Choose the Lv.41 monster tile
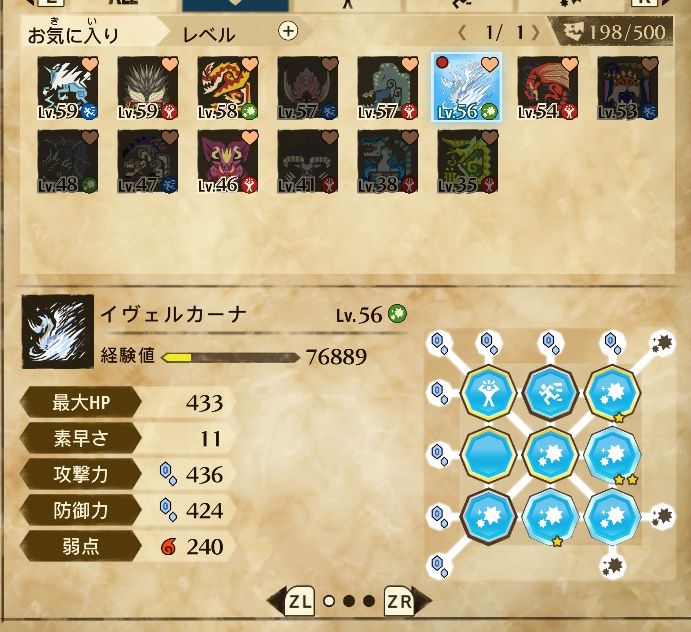 tap(306, 160)
